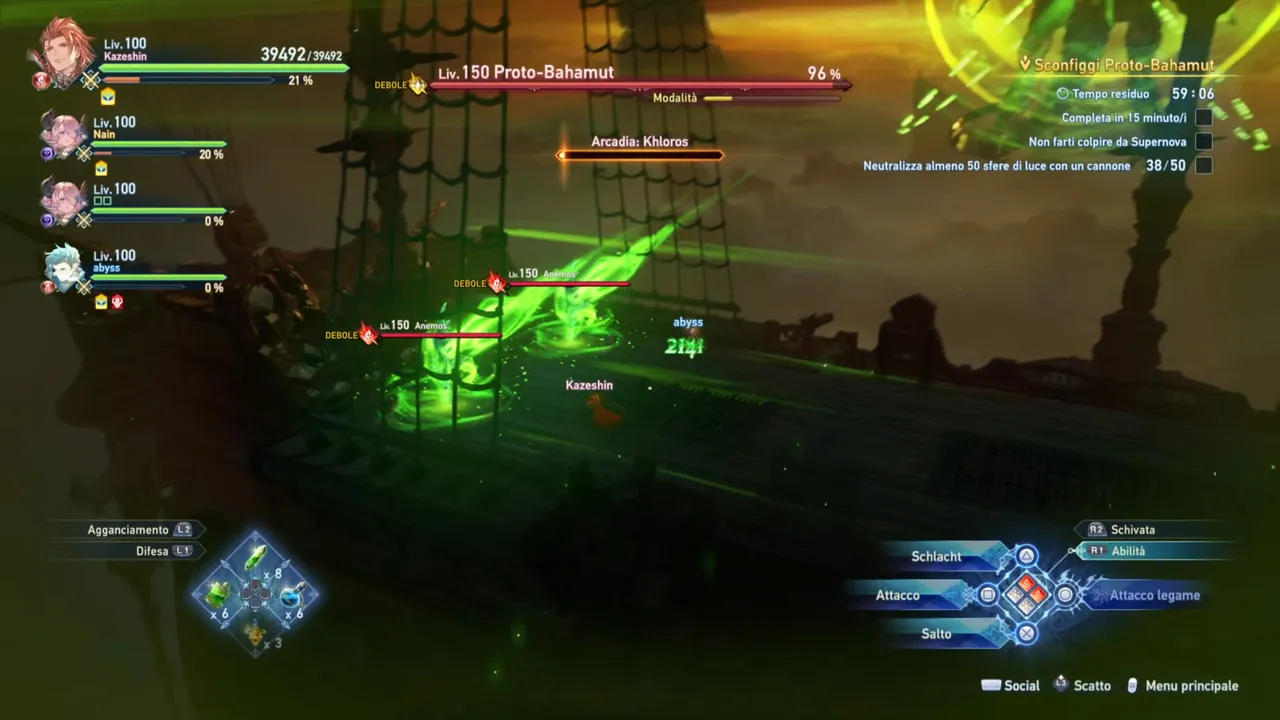Select the golden charm item icon
Screen dimensions: 1280x720
(253, 633)
